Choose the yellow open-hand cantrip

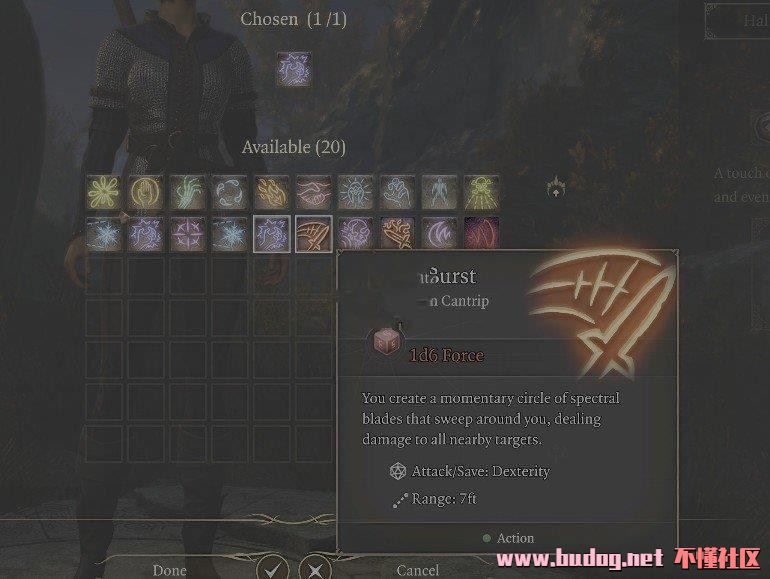click(145, 191)
